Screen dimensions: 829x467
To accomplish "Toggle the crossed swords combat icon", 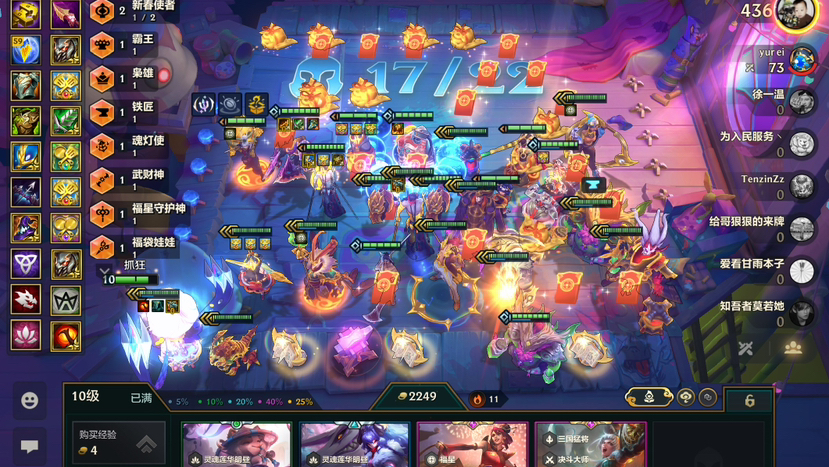I will [x=746, y=348].
